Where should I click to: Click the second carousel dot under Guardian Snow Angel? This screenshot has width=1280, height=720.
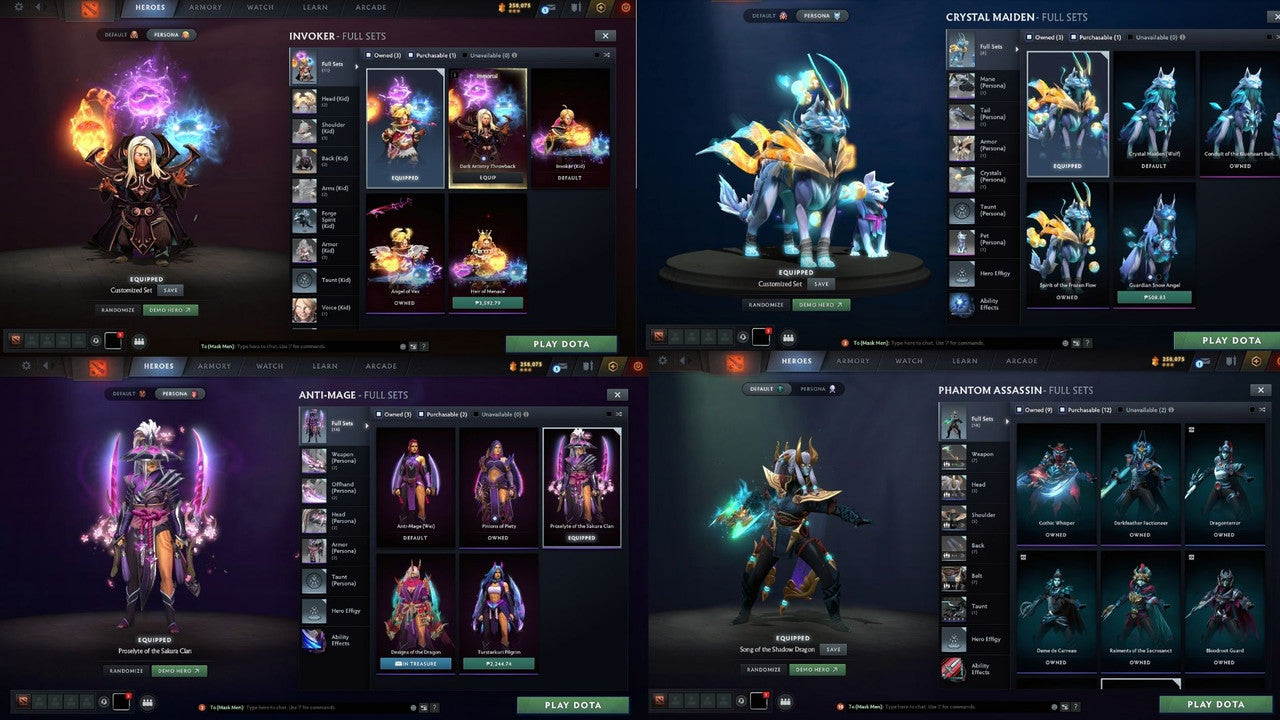(x=1157, y=276)
